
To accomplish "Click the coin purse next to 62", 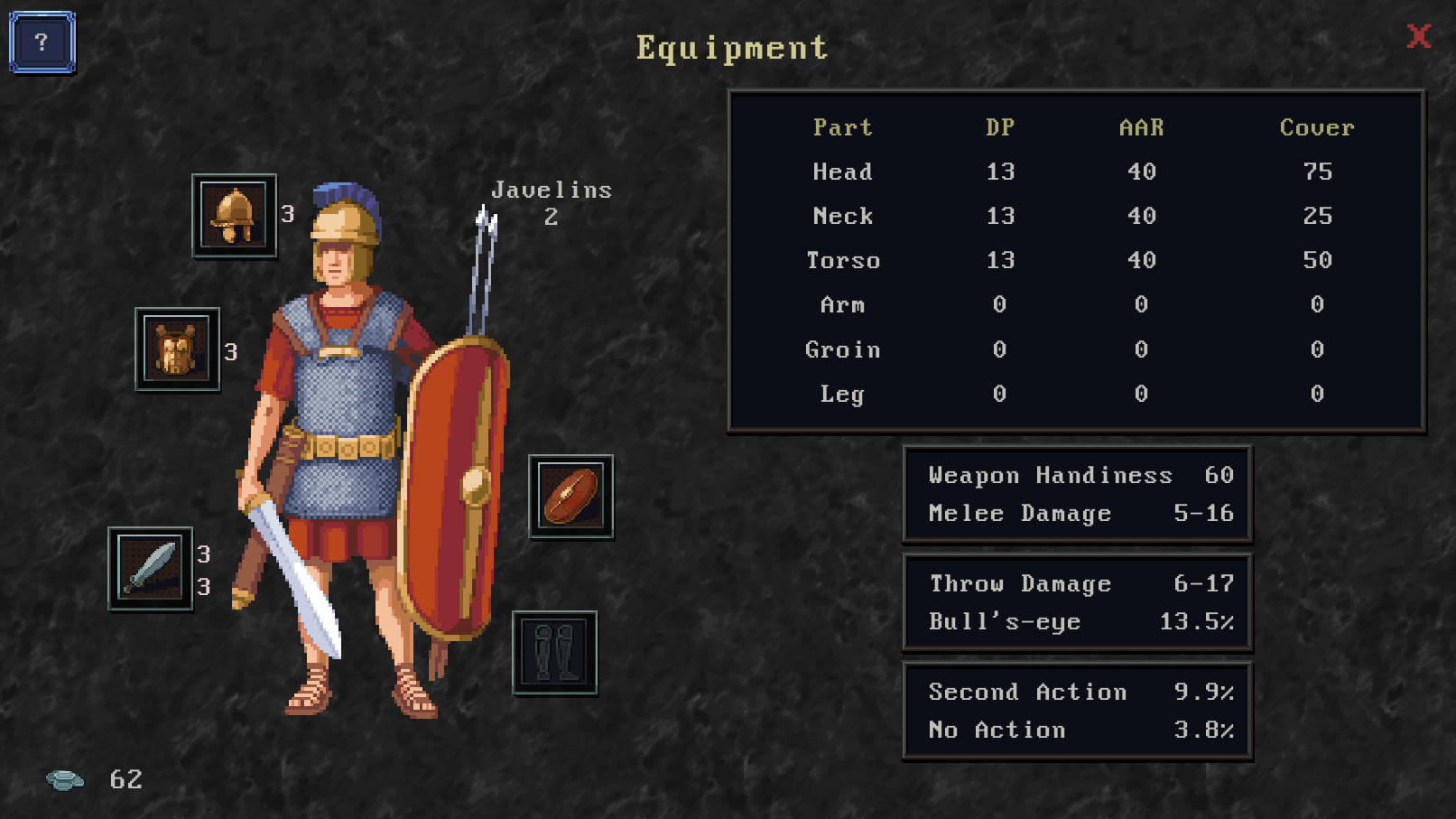I will pyautogui.click(x=64, y=778).
